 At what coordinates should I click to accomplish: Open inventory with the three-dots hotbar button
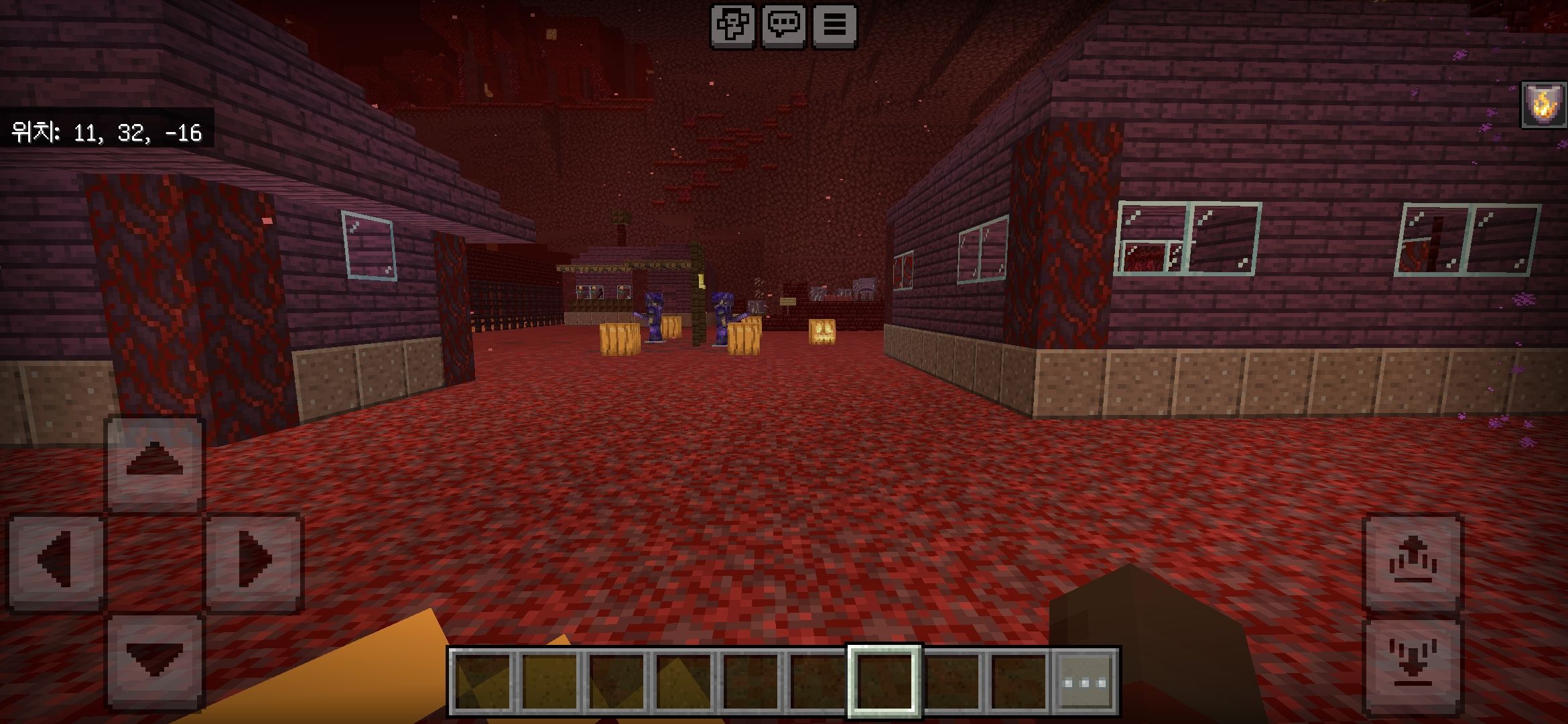coord(1086,682)
